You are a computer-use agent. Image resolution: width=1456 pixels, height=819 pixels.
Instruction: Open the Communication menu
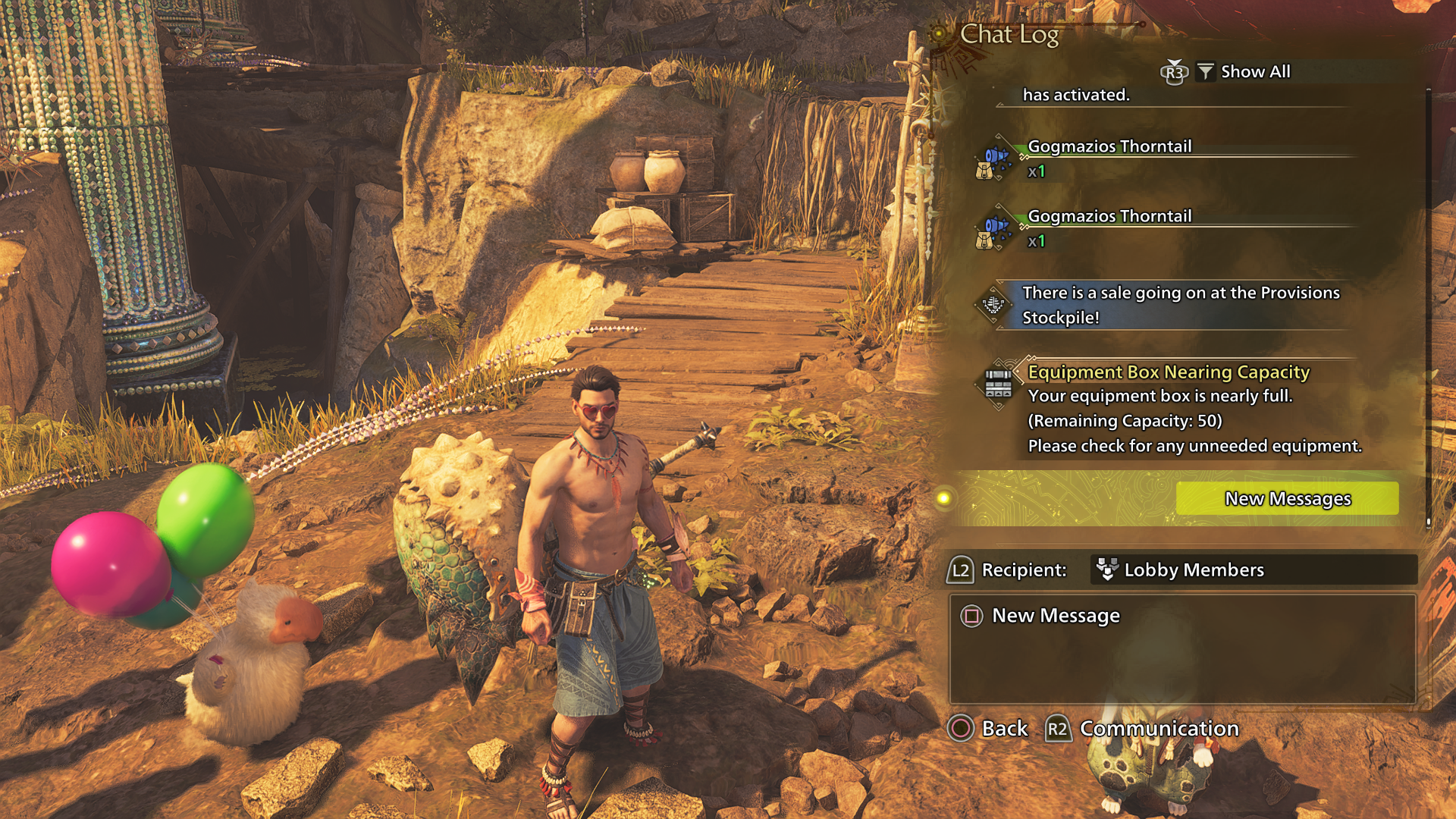(1144, 728)
